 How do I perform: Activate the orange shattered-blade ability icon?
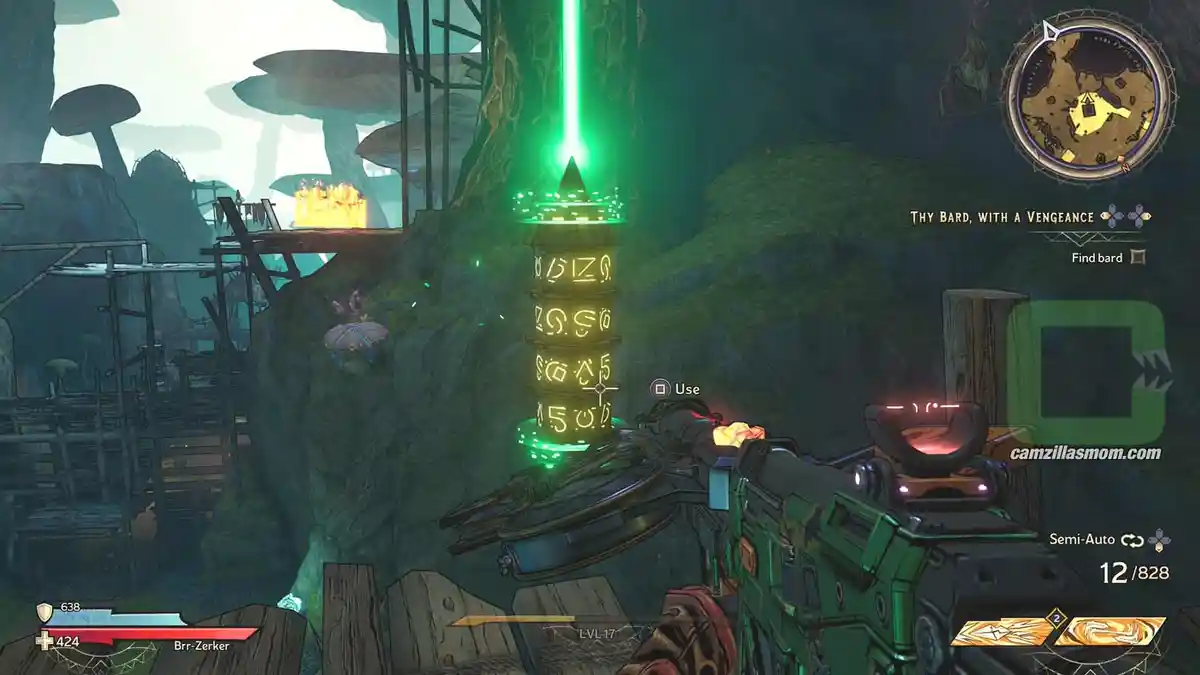pos(1000,632)
